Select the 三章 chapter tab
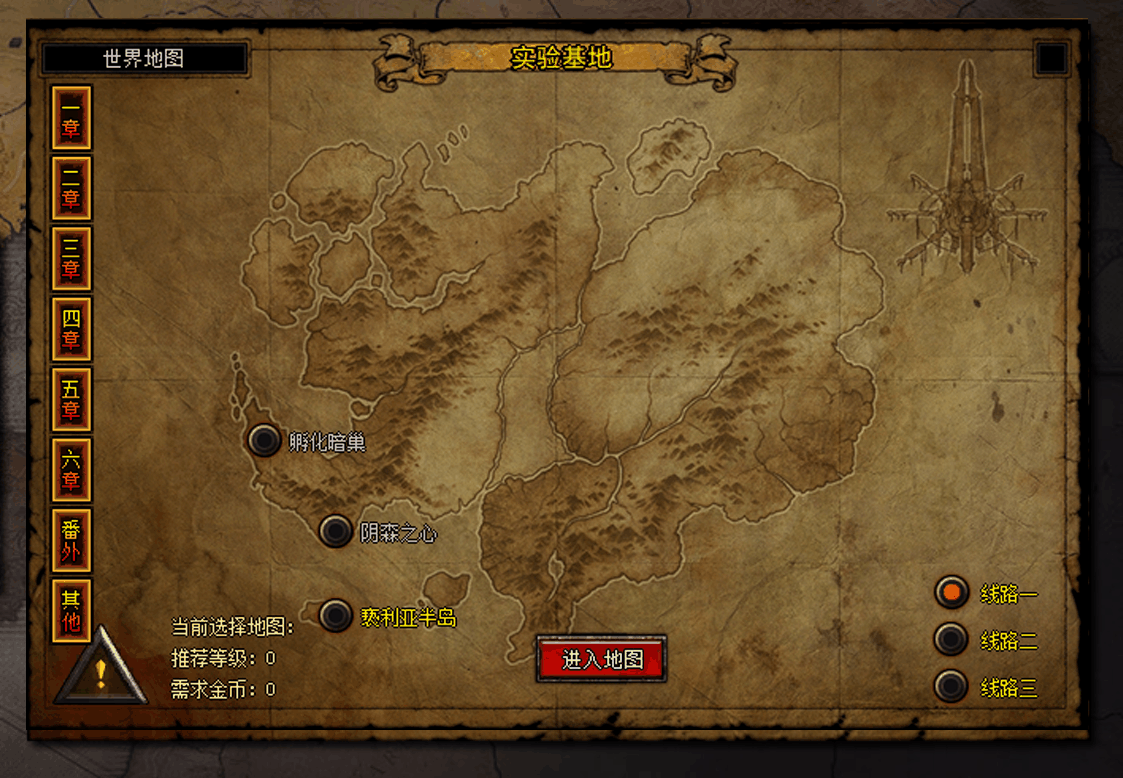 (x=71, y=258)
